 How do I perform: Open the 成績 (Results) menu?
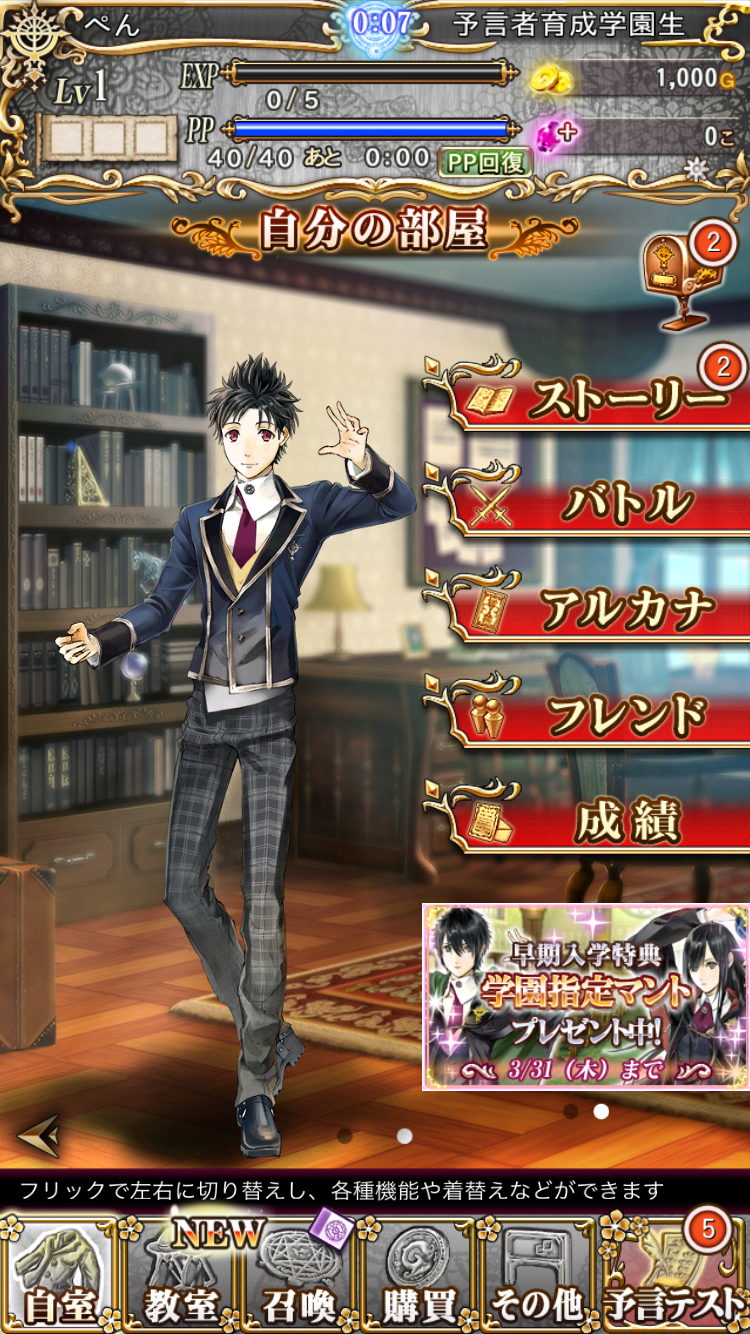point(590,820)
